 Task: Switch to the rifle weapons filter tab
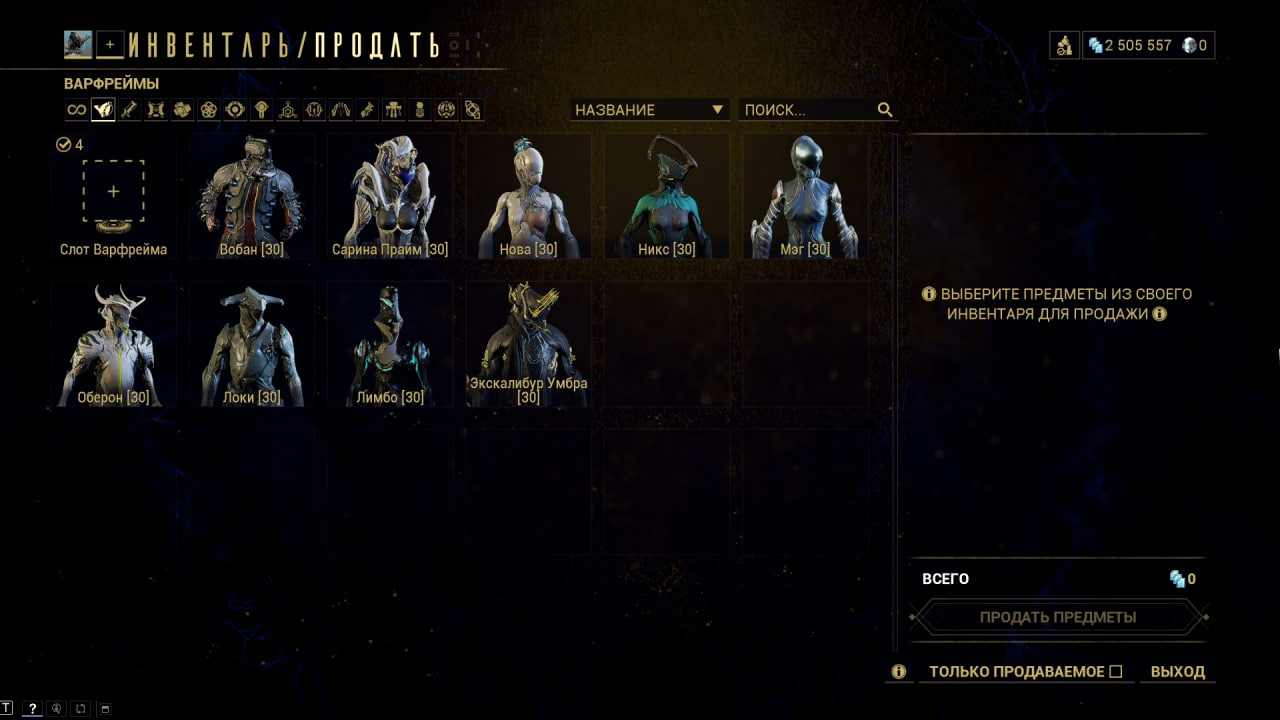129,110
